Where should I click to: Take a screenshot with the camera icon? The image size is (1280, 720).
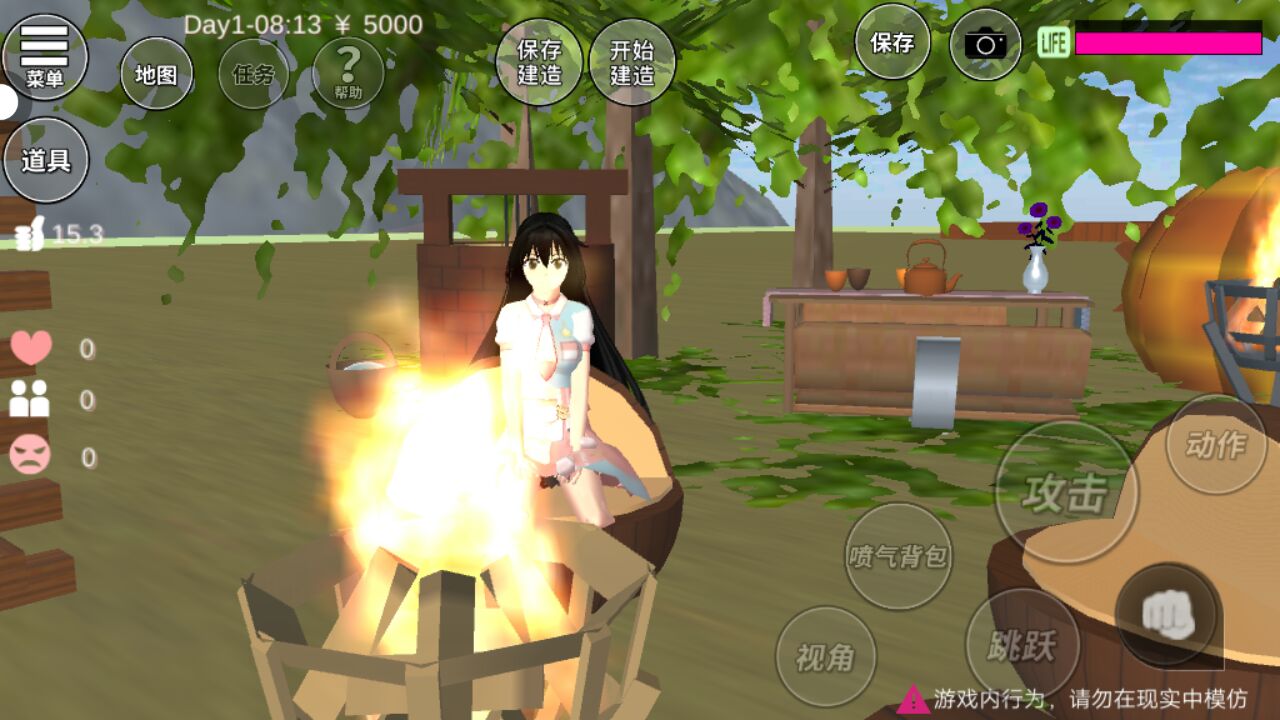click(x=985, y=44)
